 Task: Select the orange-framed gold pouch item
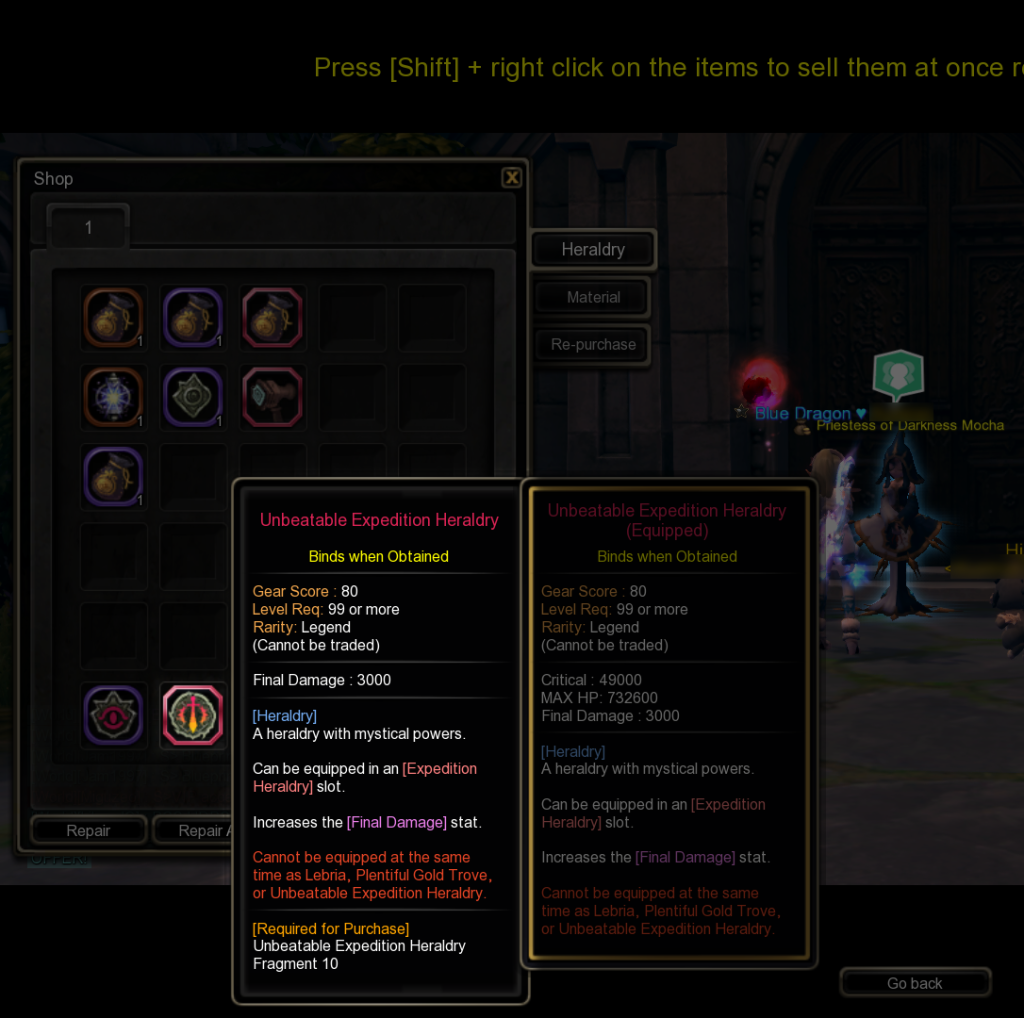point(113,318)
